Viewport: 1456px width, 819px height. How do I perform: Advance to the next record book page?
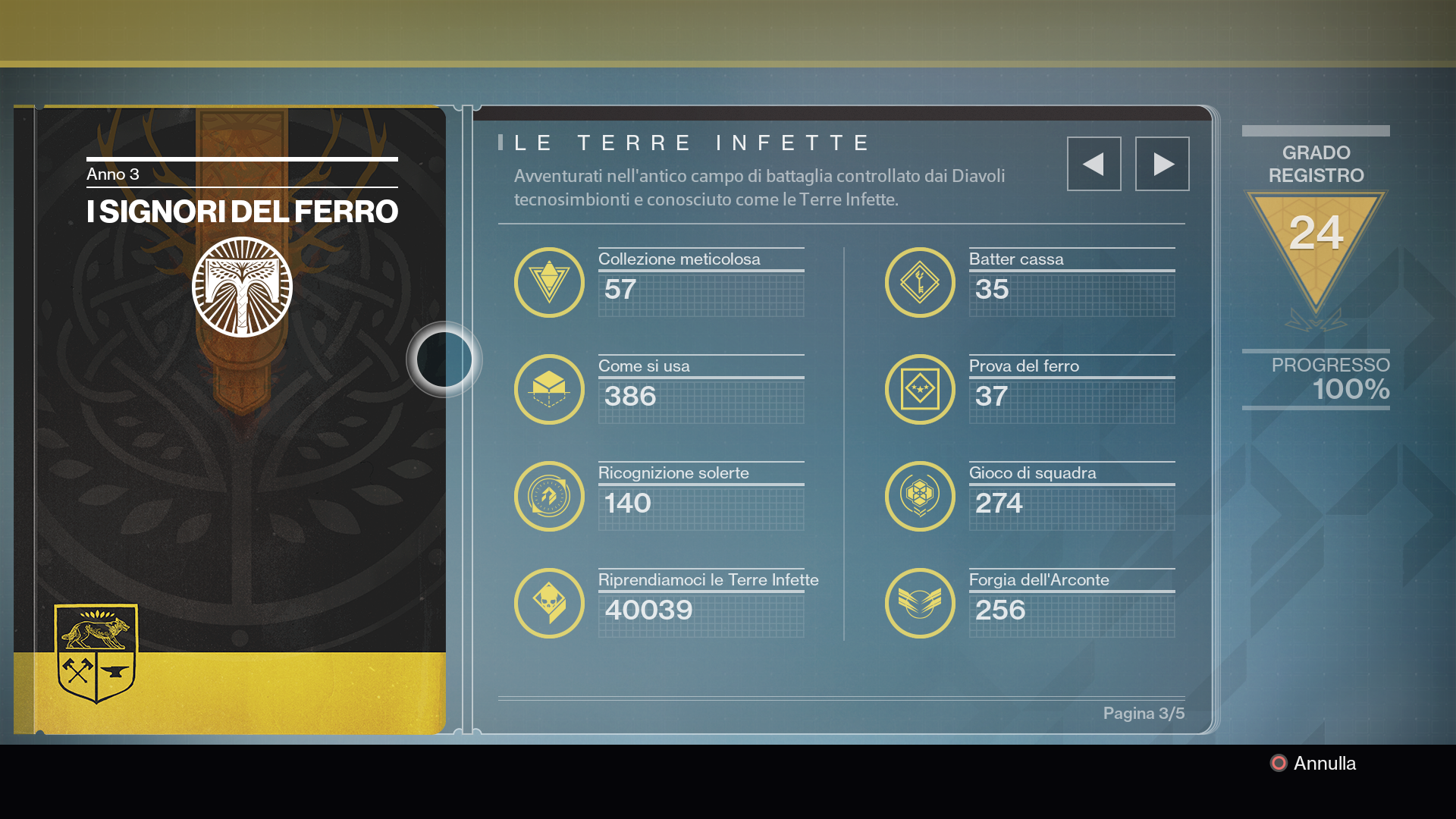tap(1162, 164)
